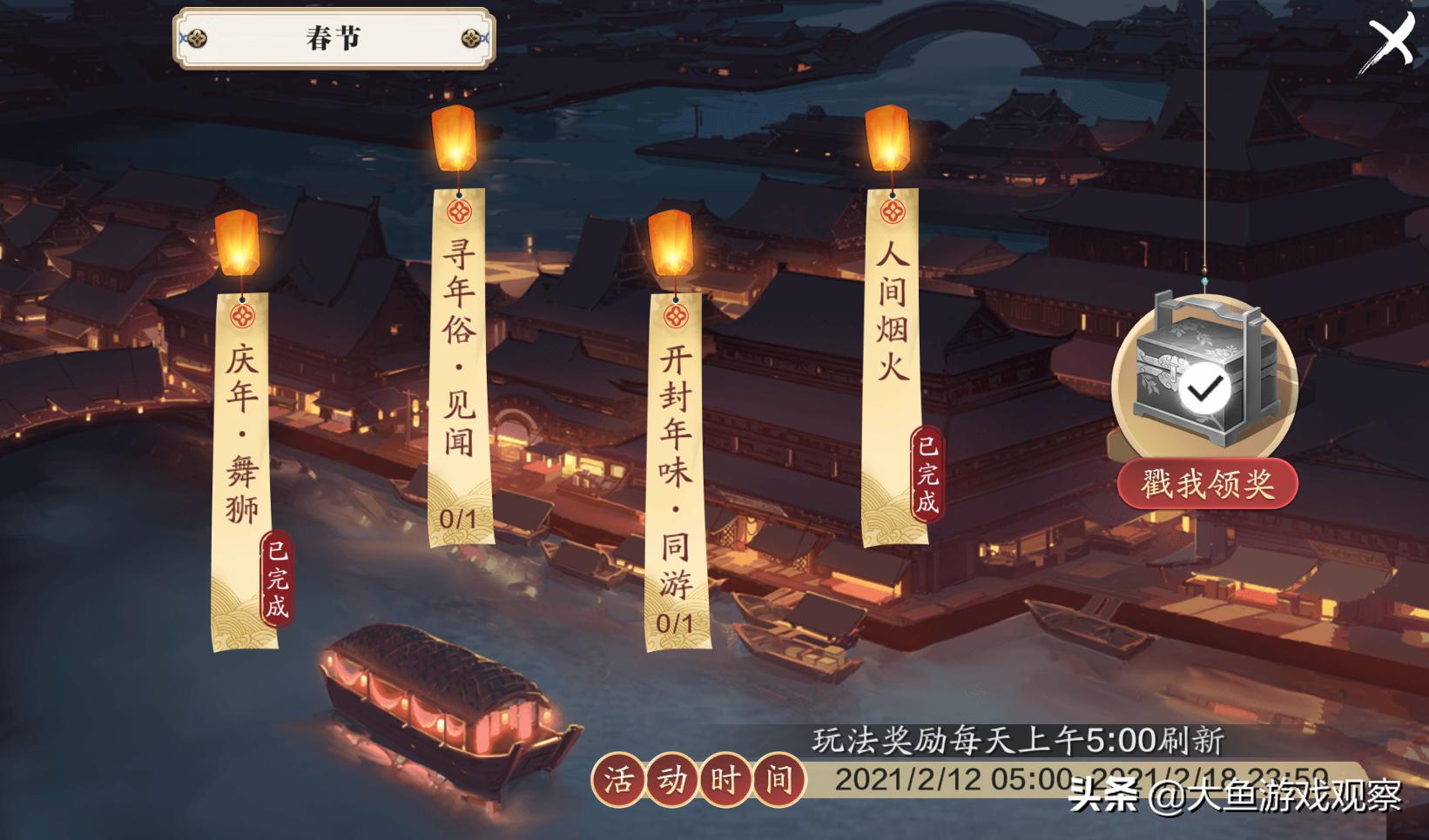Open details of the 活动时间 label
The width and height of the screenshot is (1429, 840).
pyautogui.click(x=701, y=781)
